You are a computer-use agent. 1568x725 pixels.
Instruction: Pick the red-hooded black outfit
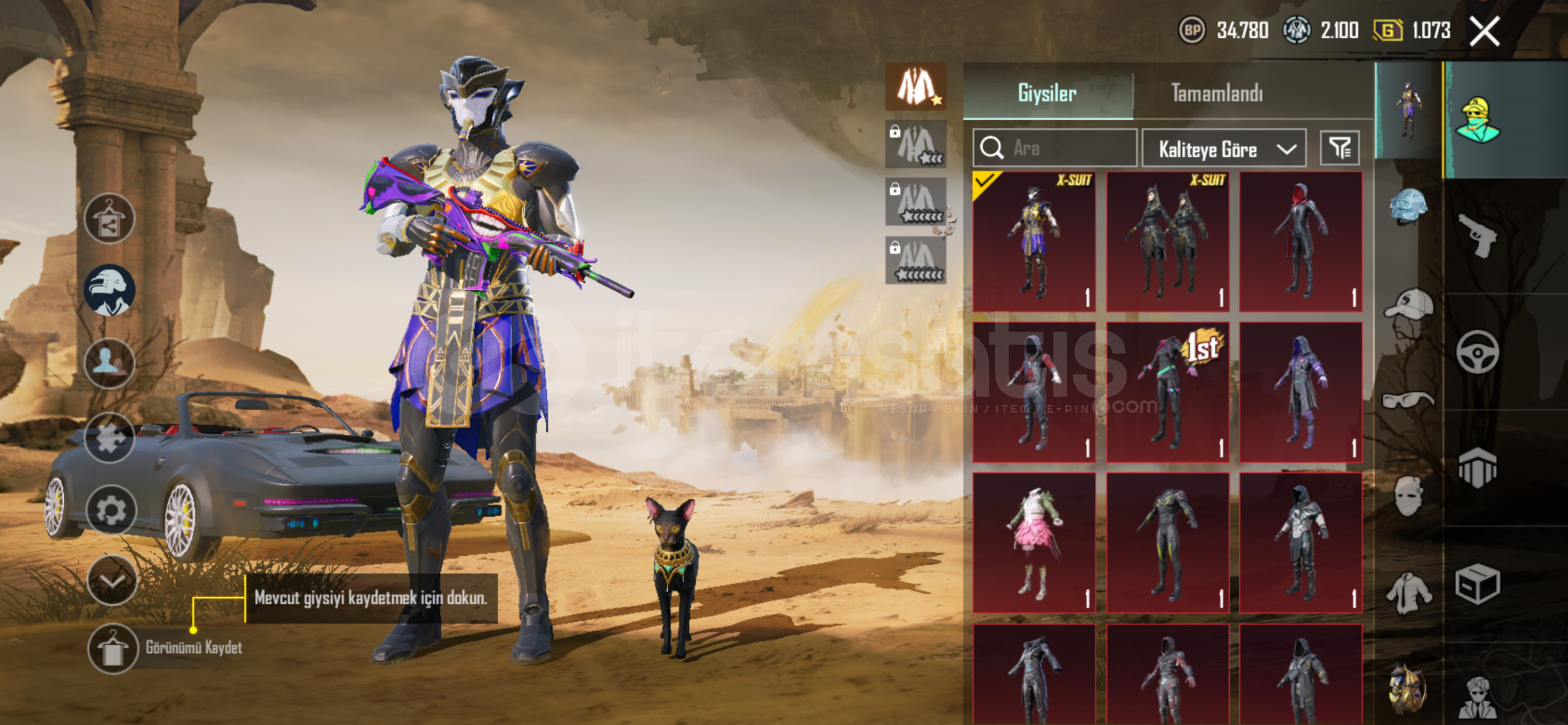[x=1300, y=242]
